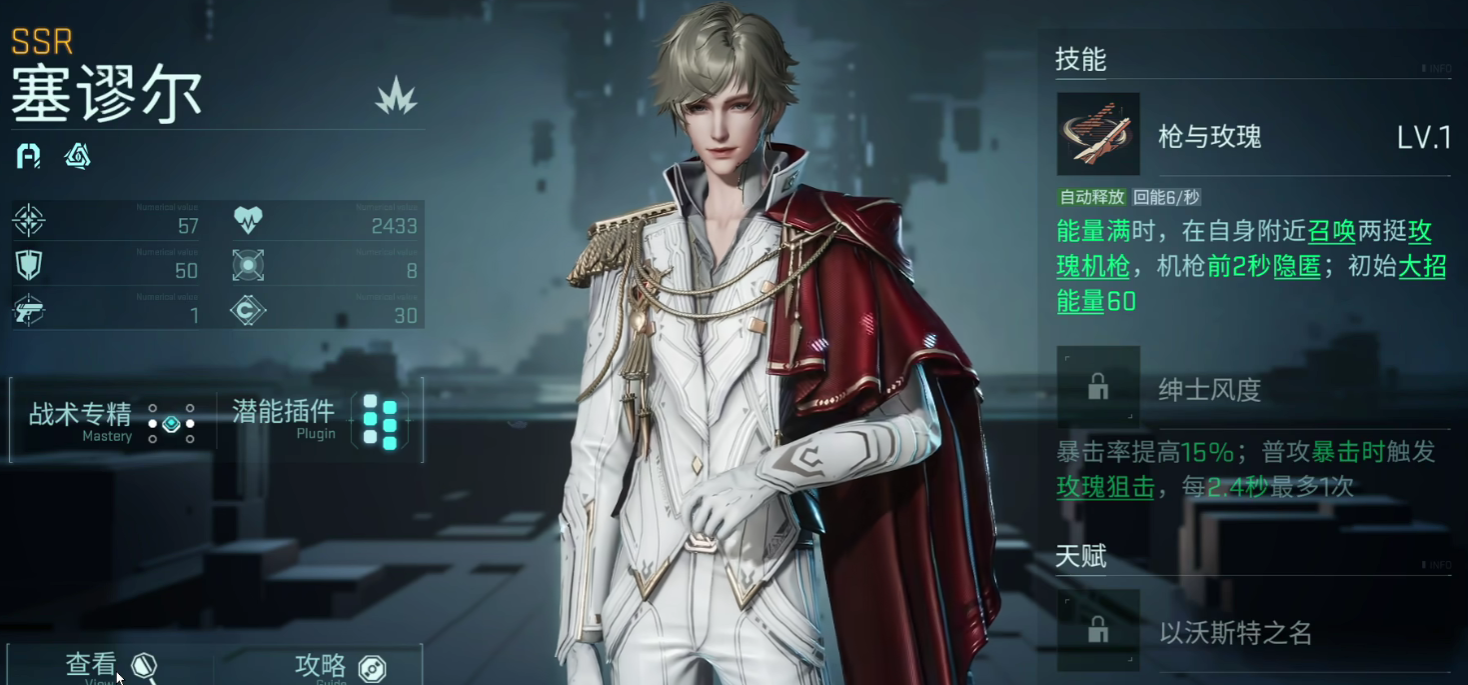
Task: Click the underlined 玫瑰狙击 keyword link
Action: click(1105, 487)
